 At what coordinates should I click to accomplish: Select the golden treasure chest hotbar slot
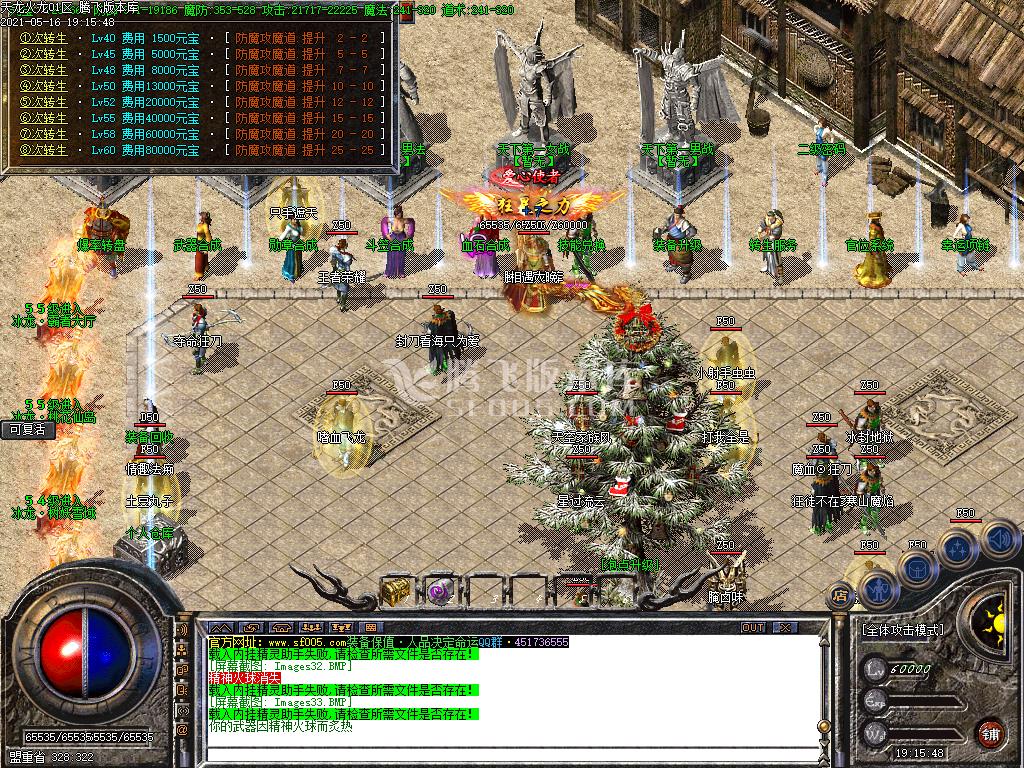[x=396, y=590]
